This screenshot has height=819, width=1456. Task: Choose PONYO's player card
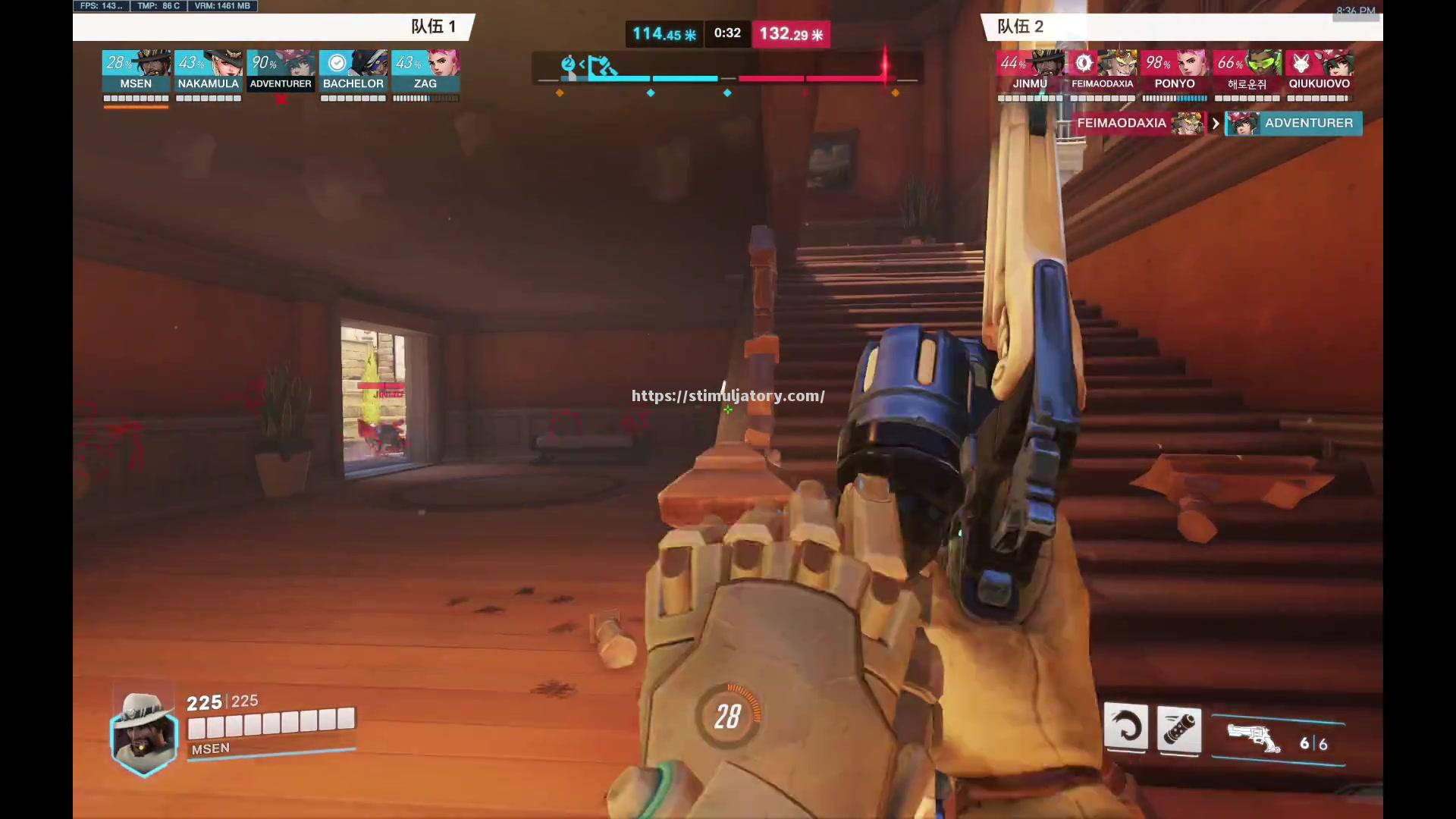tap(1175, 71)
